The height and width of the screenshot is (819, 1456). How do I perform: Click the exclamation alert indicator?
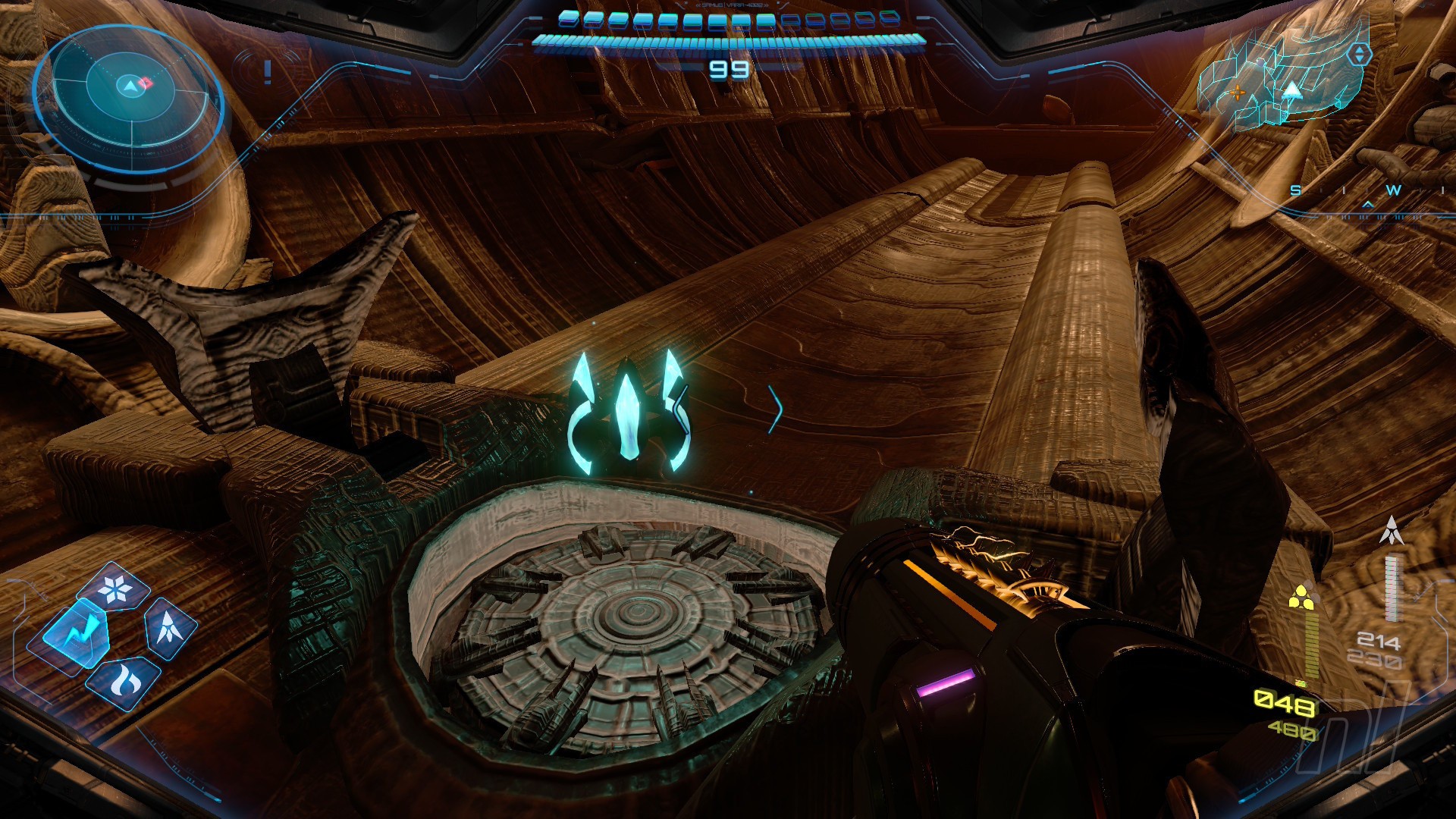pos(267,72)
